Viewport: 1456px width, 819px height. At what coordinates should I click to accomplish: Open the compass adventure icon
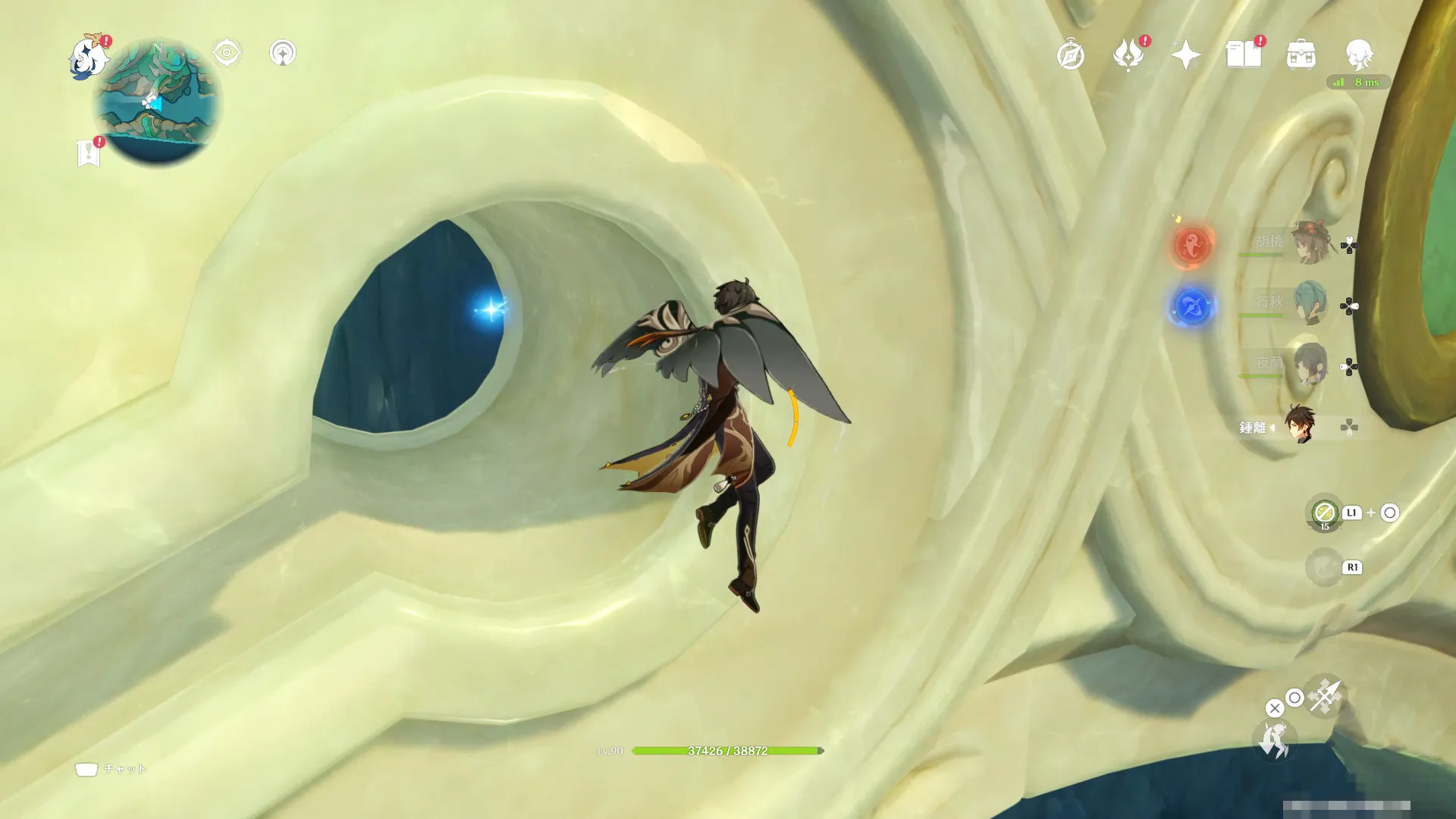point(1071,55)
